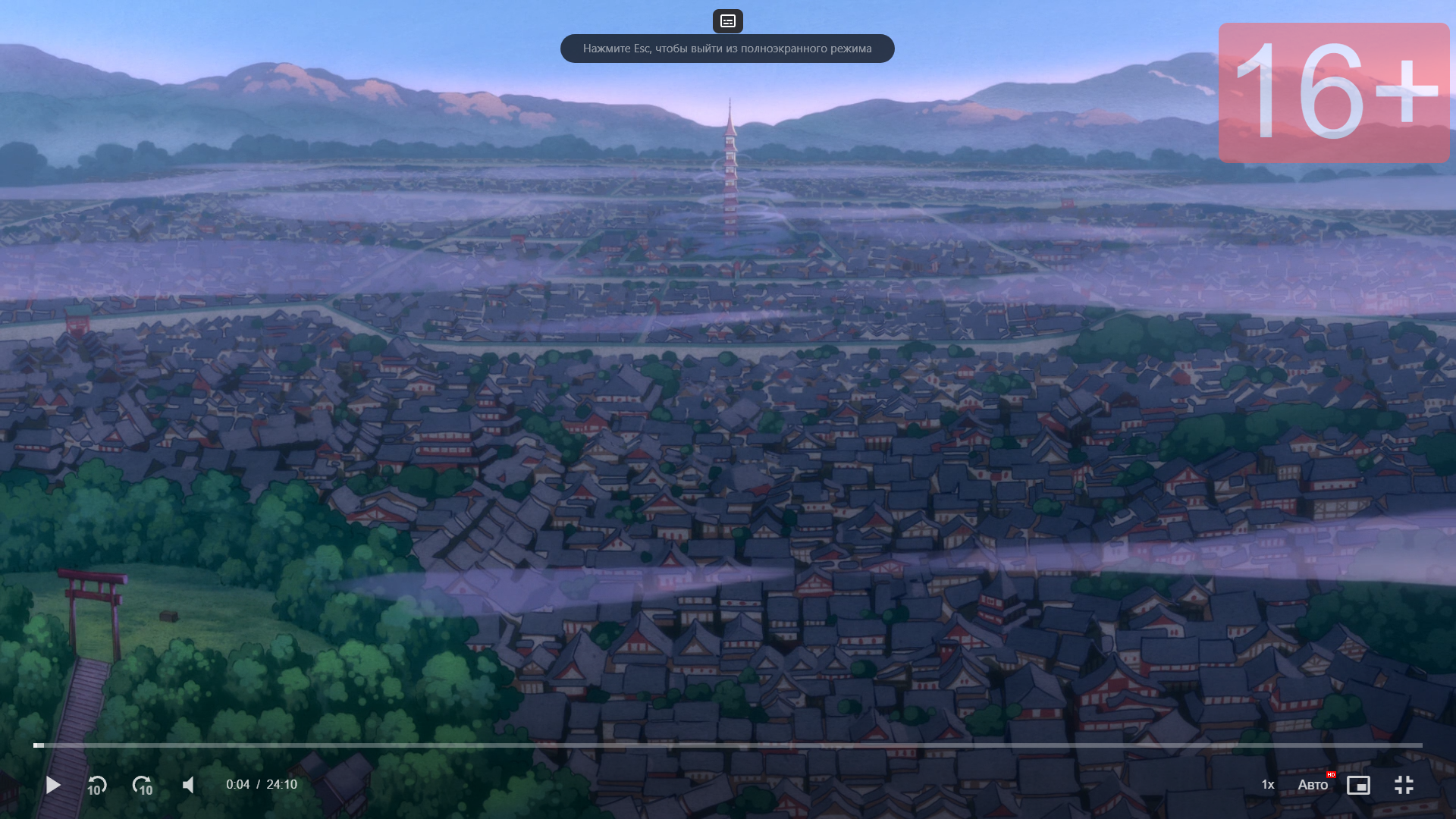Rewind the video 10 seconds
Screen dimensions: 1456x819
point(97,786)
